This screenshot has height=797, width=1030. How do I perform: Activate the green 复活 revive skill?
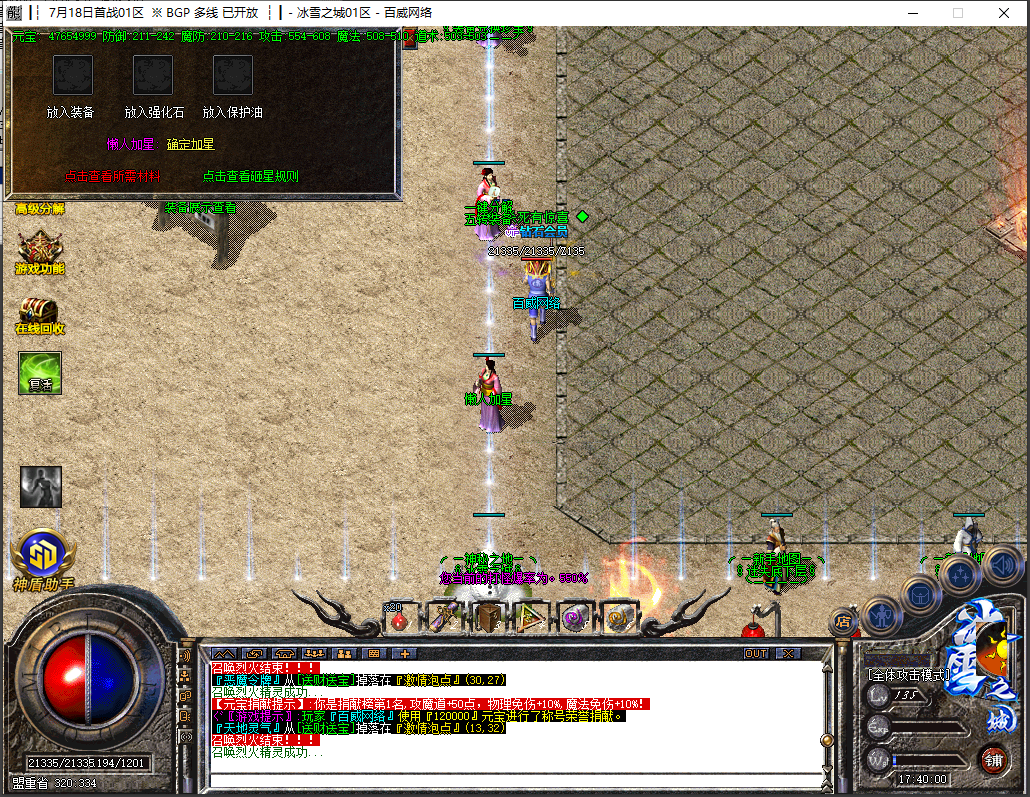(40, 373)
